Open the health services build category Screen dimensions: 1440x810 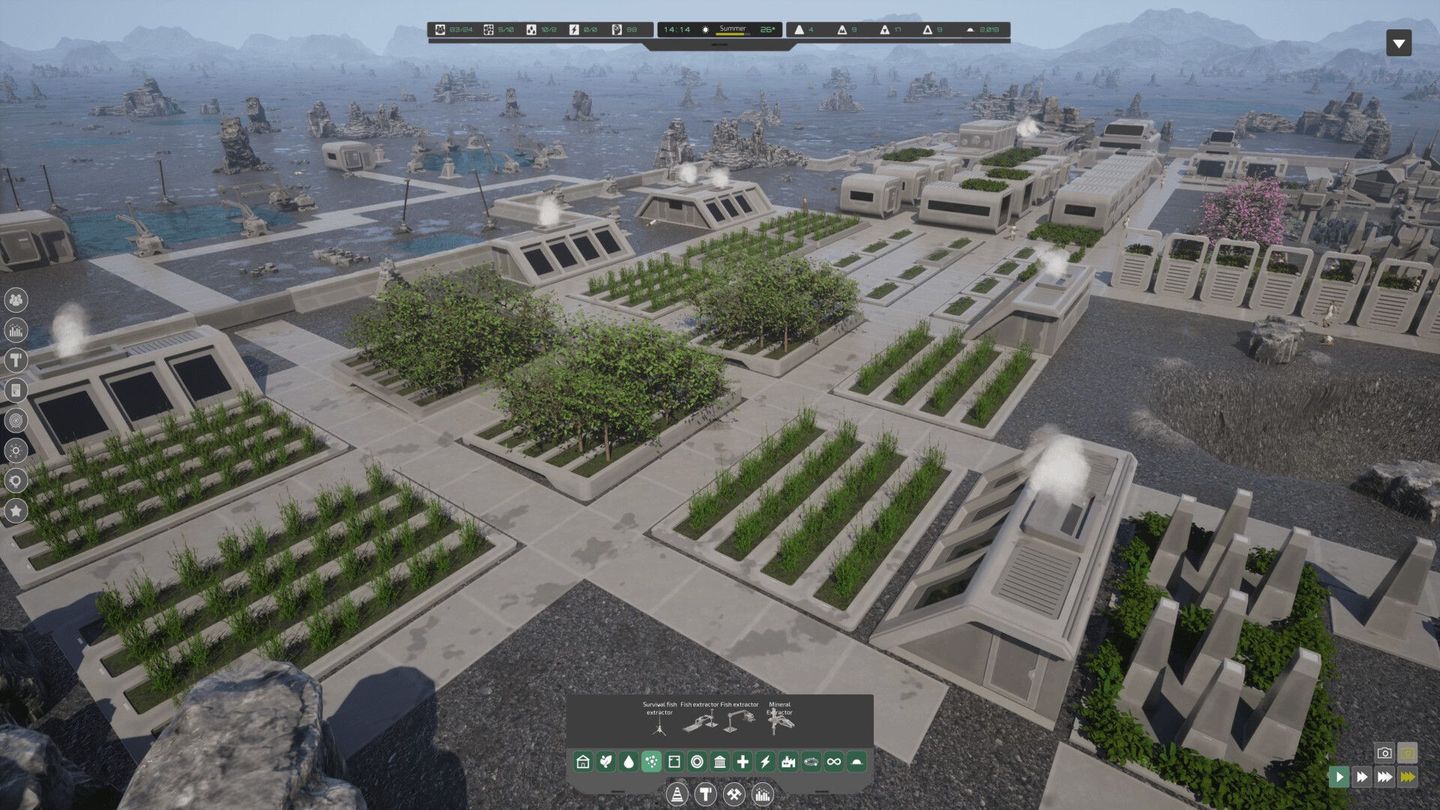tap(743, 761)
